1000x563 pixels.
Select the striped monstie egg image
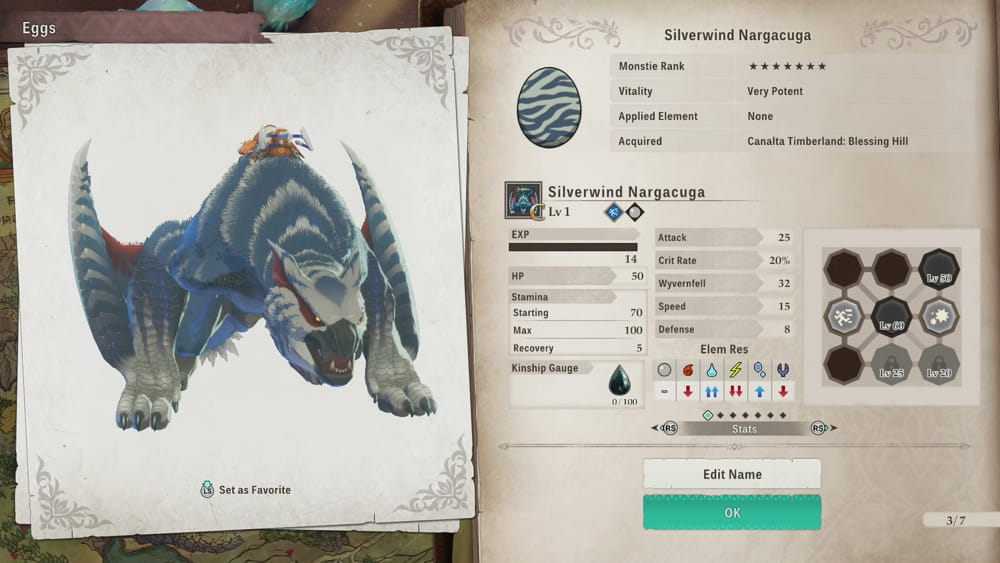click(549, 108)
